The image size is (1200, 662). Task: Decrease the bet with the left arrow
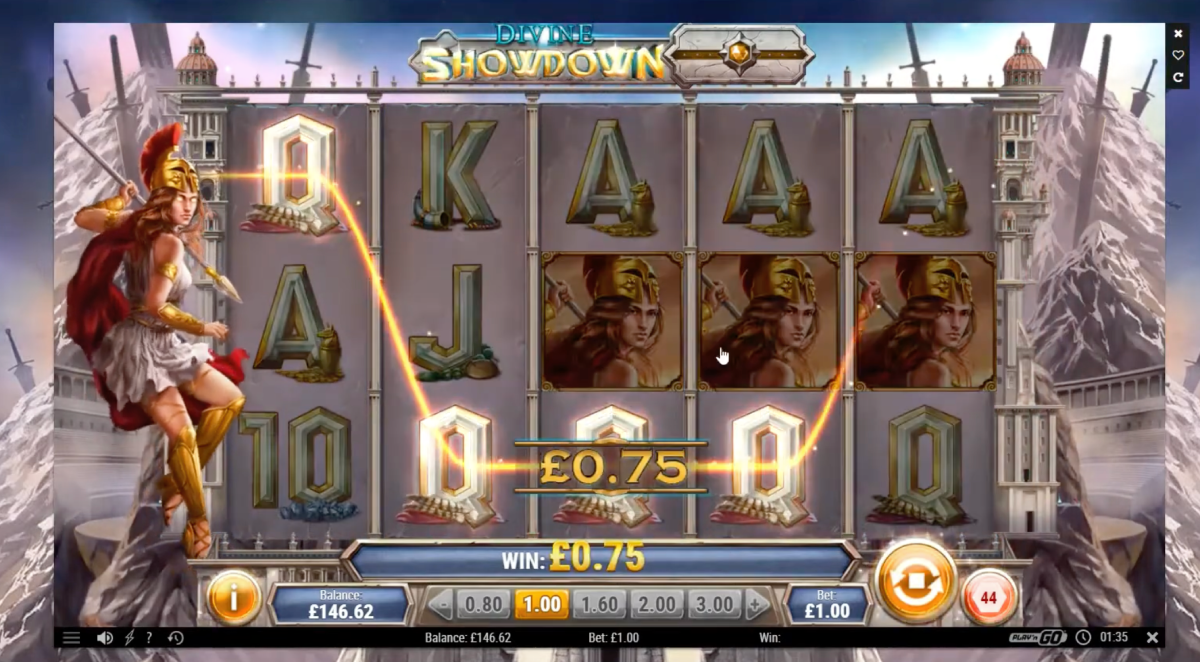click(x=440, y=605)
